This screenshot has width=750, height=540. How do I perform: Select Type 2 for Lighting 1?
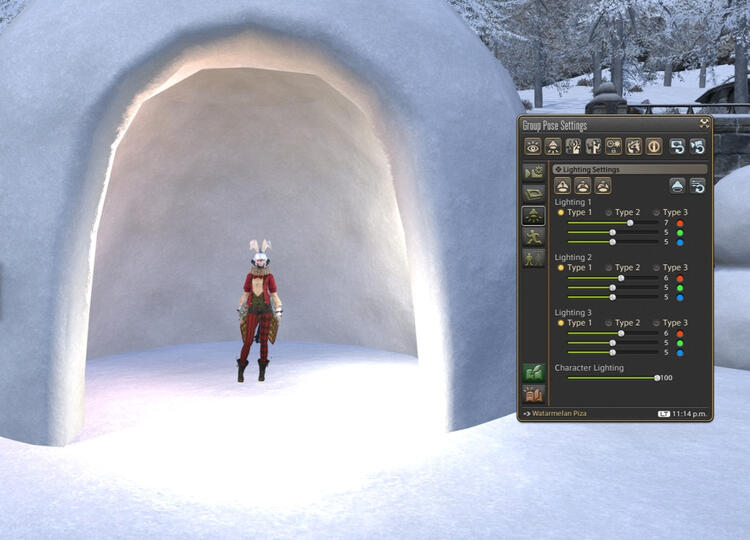pyautogui.click(x=609, y=212)
